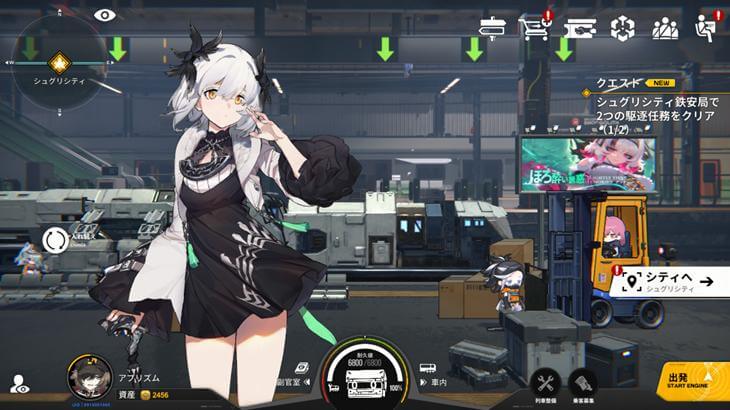Switch to 副官室 adjutant room
730x410 pixels.
tap(293, 375)
